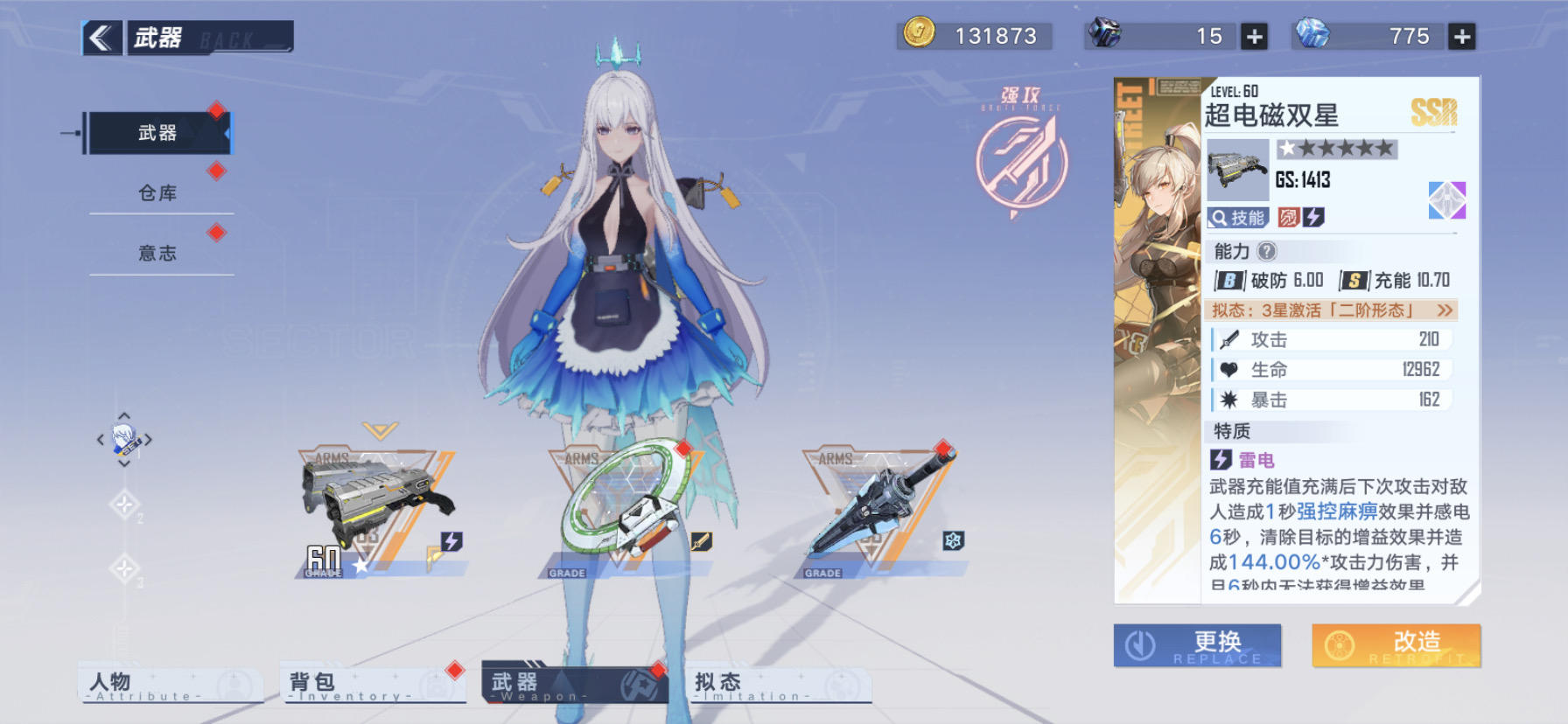1568x724 pixels.
Task: Toggle the blue-purple triangle corner on the weapon card
Action: [1448, 199]
